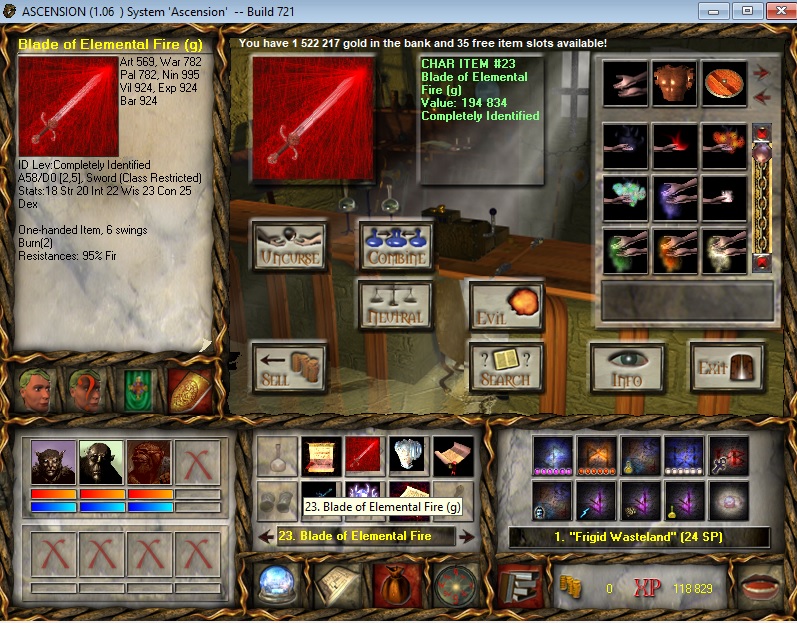Choose the Combine potions button

click(x=395, y=246)
